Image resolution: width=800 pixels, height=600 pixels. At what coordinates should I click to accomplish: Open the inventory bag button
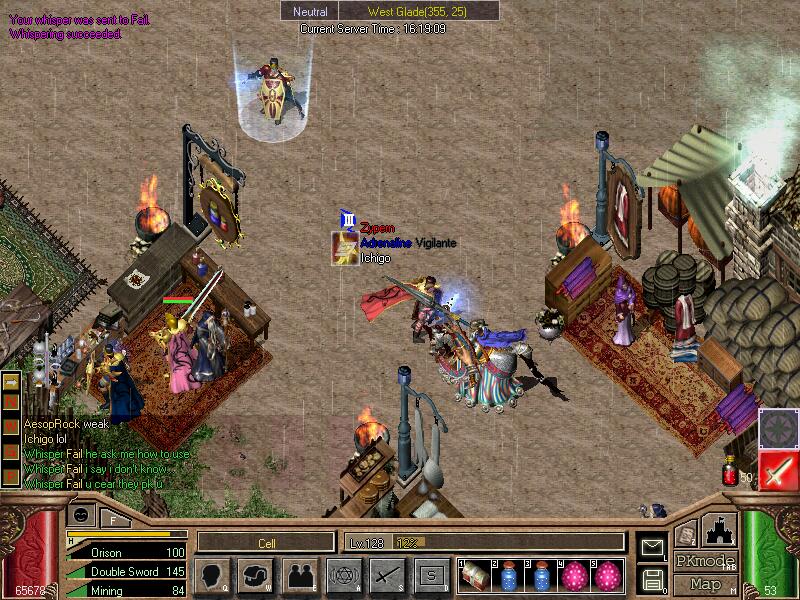tap(256, 575)
